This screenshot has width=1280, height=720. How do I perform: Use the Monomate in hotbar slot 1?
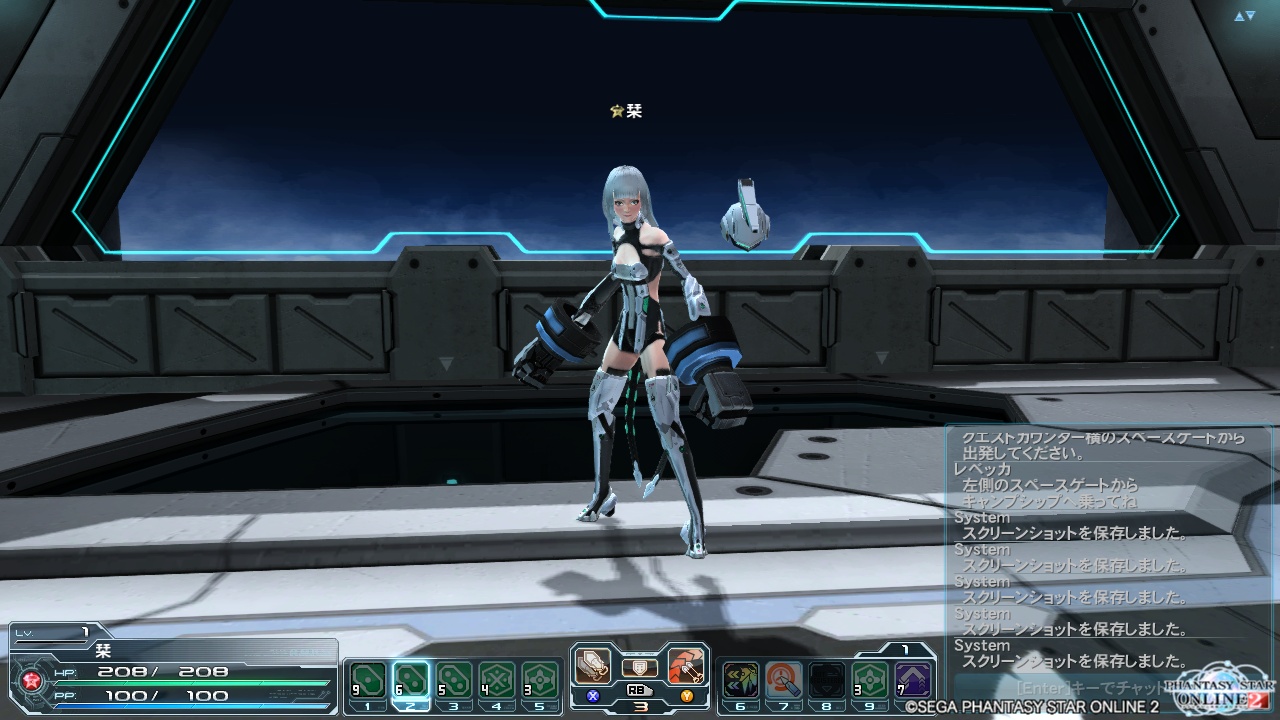(x=369, y=681)
